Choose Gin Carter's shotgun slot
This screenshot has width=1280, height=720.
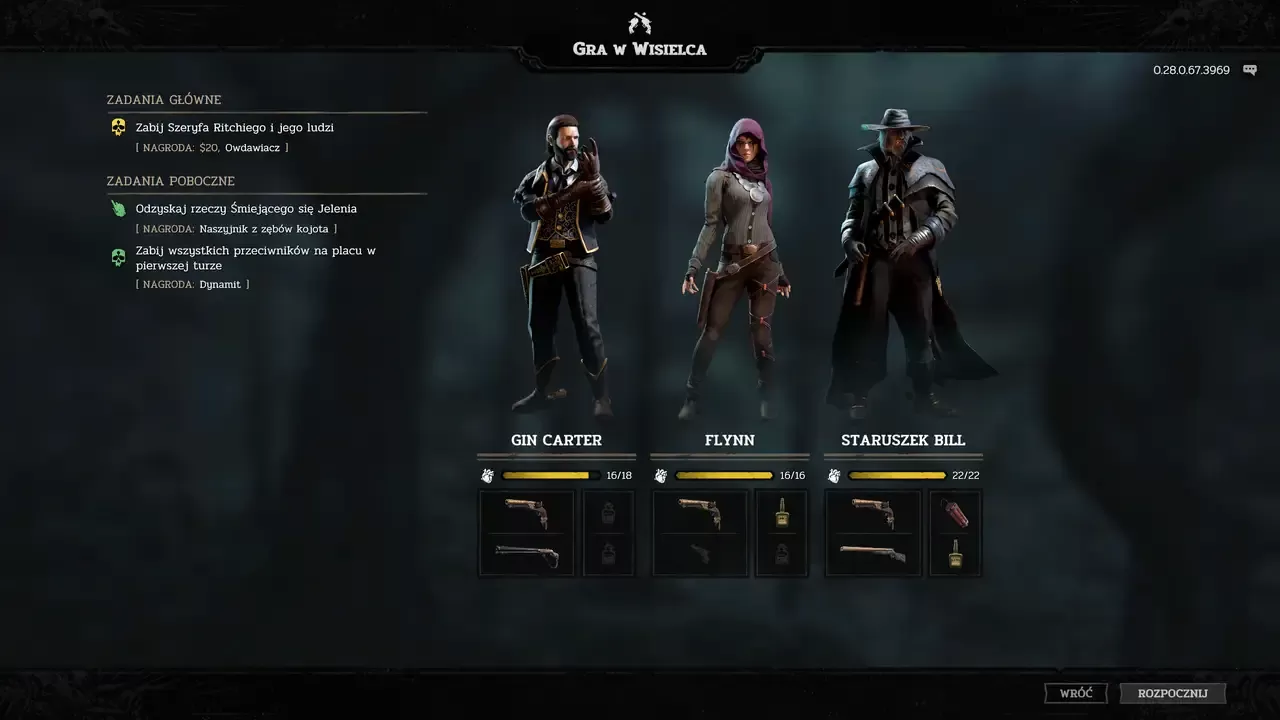(527, 554)
